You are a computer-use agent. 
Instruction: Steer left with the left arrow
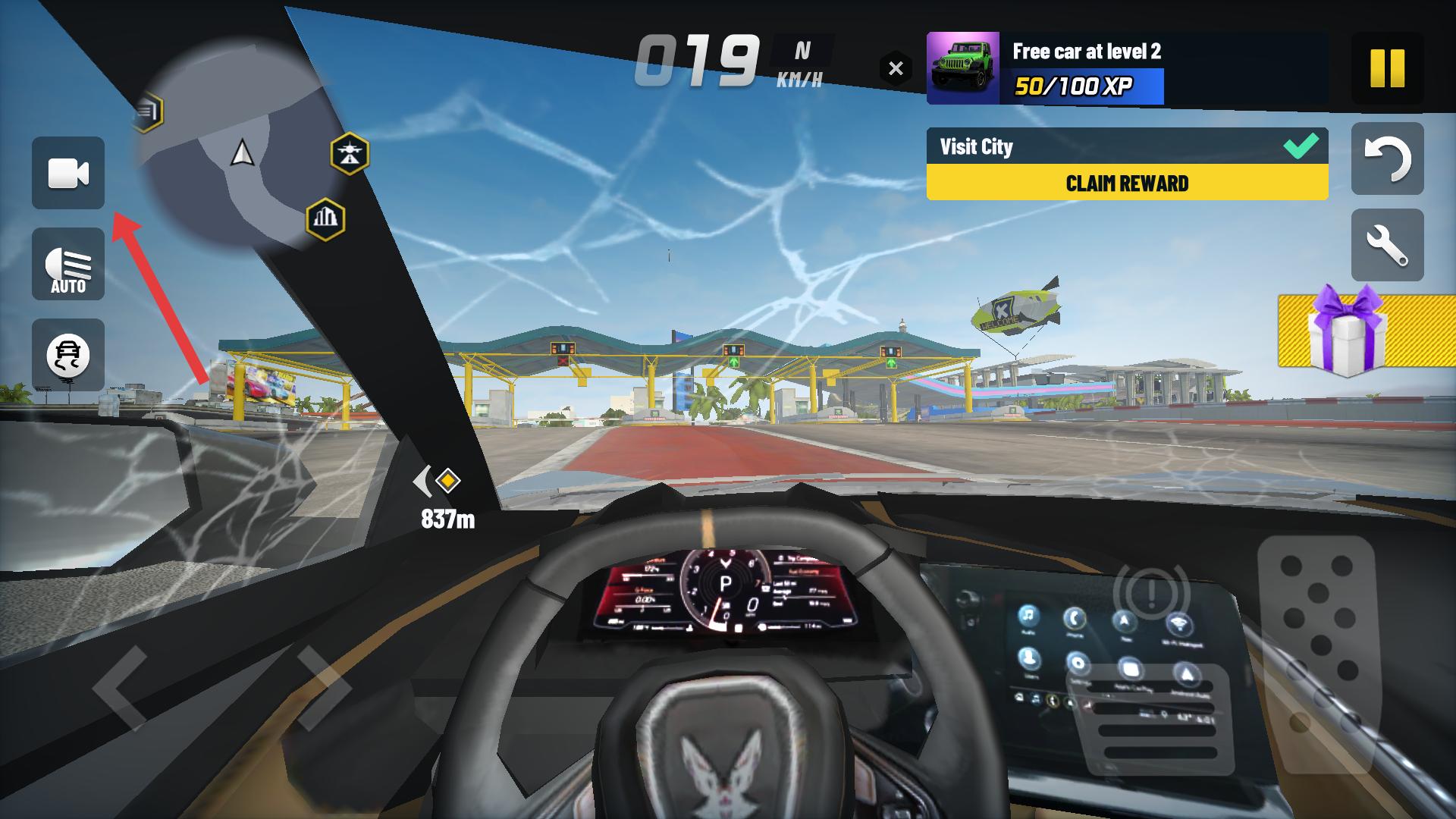point(121,688)
